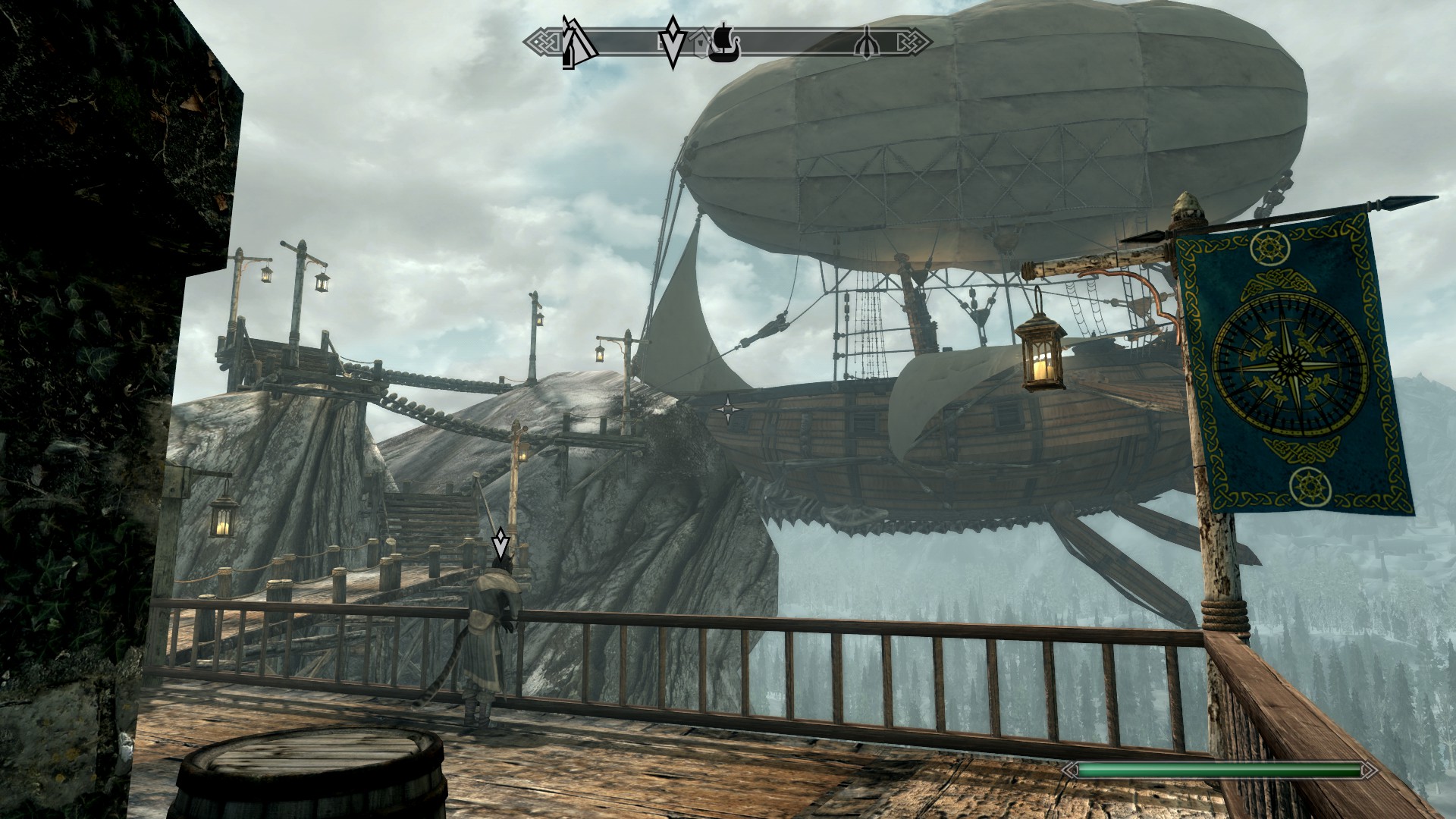This screenshot has height=819, width=1456.
Task: Select the longship marker on the compass
Action: click(x=724, y=42)
